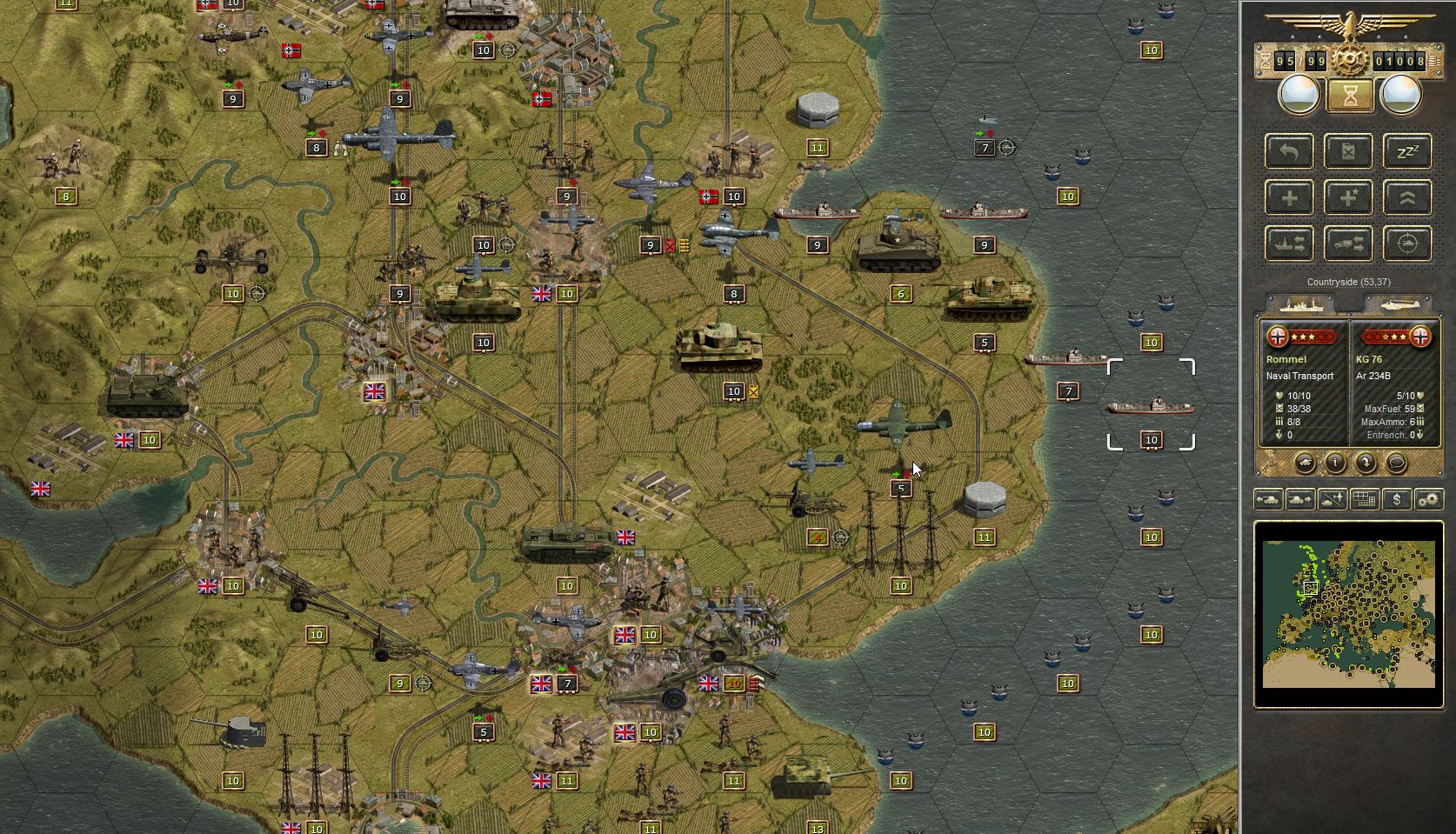
Task: Click the End Turn arrow button
Action: coord(1366,463)
